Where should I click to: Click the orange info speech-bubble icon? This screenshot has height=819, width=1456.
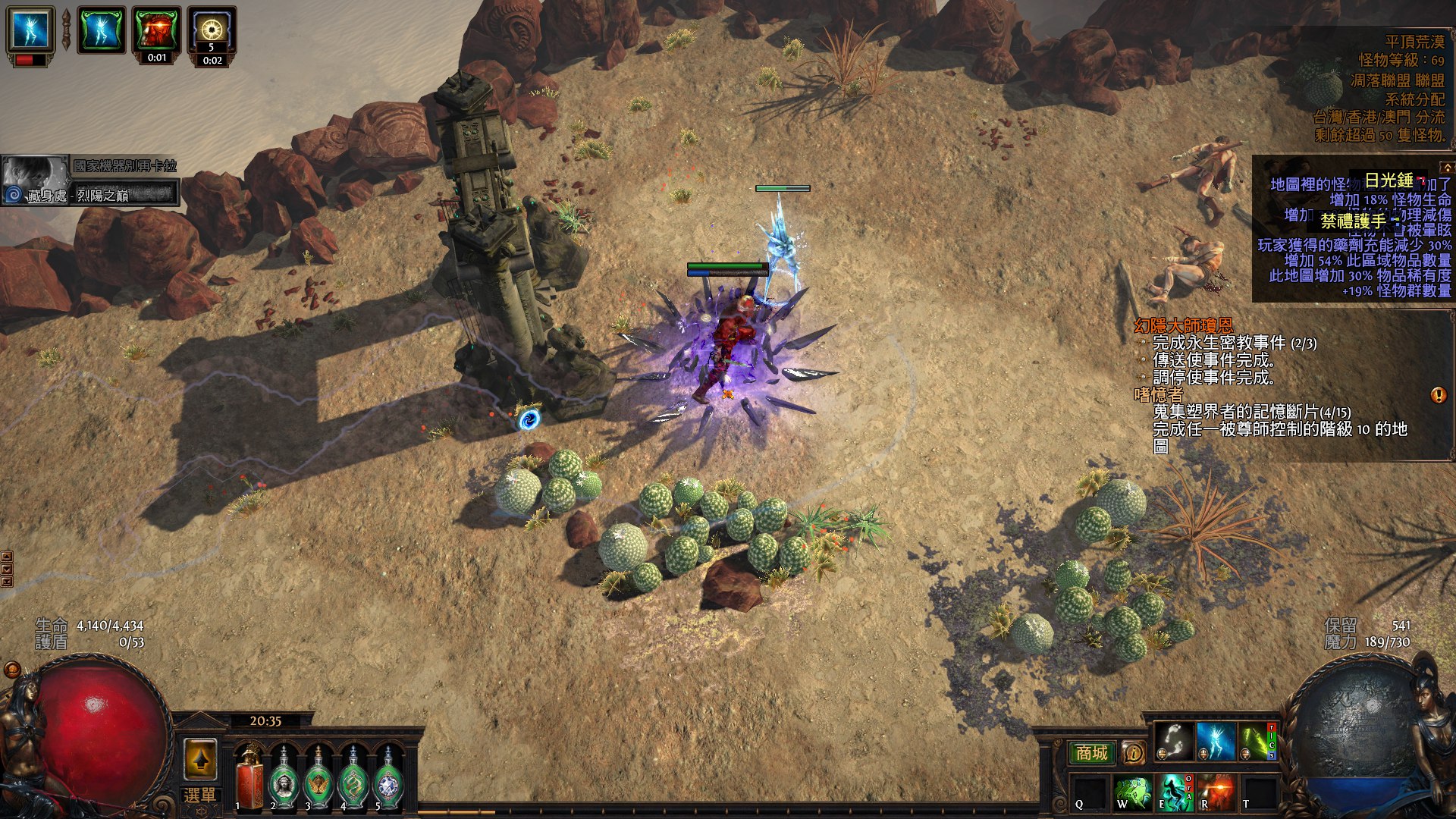click(x=1133, y=753)
